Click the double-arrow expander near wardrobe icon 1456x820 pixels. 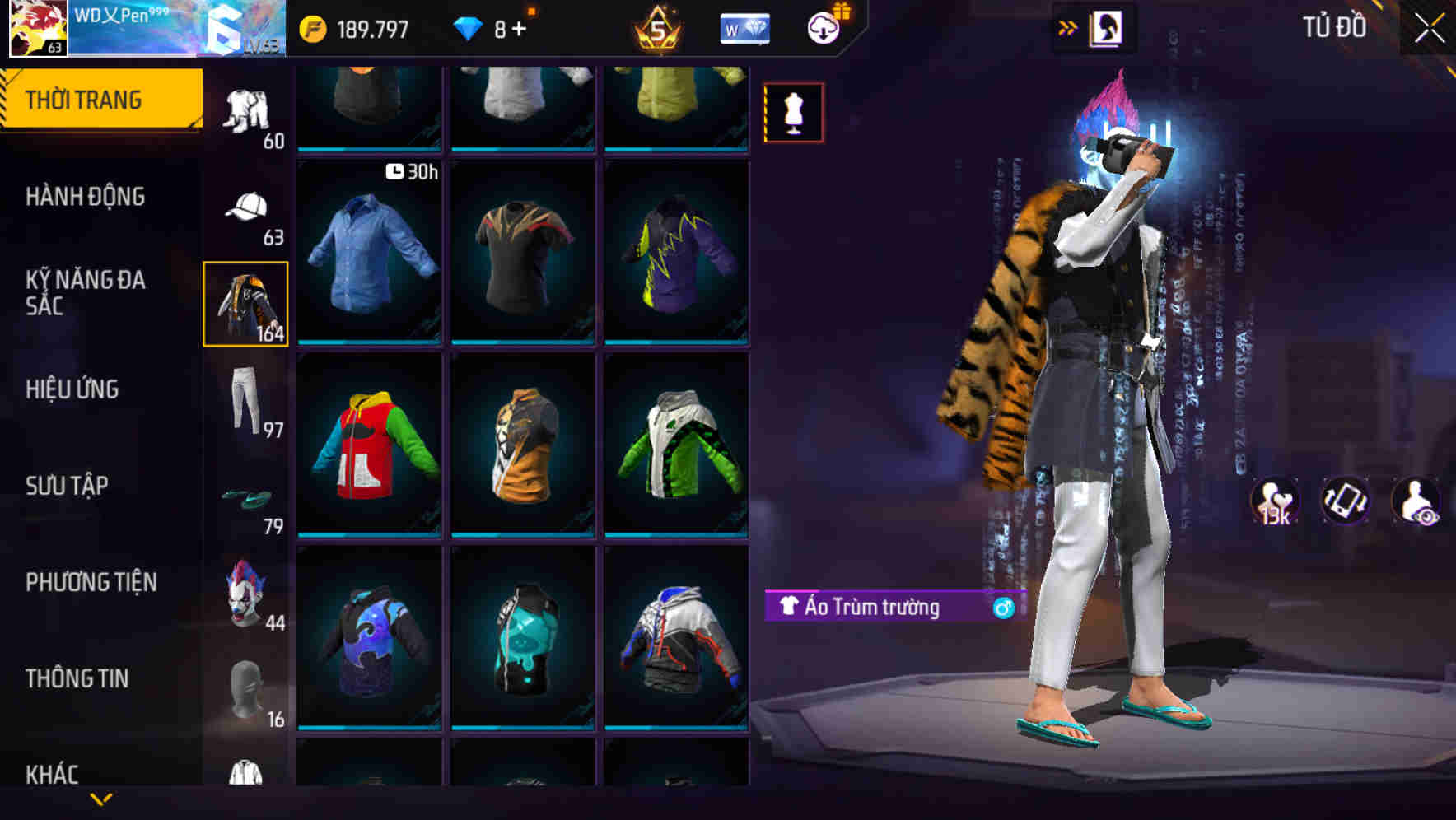coord(1068,27)
